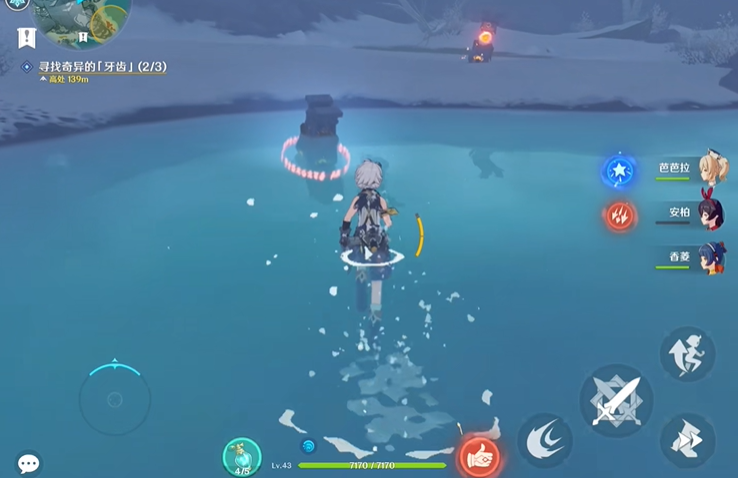The width and height of the screenshot is (738, 478).
Task: Trigger 安柏's red arrow-rain burst icon
Action: point(619,215)
